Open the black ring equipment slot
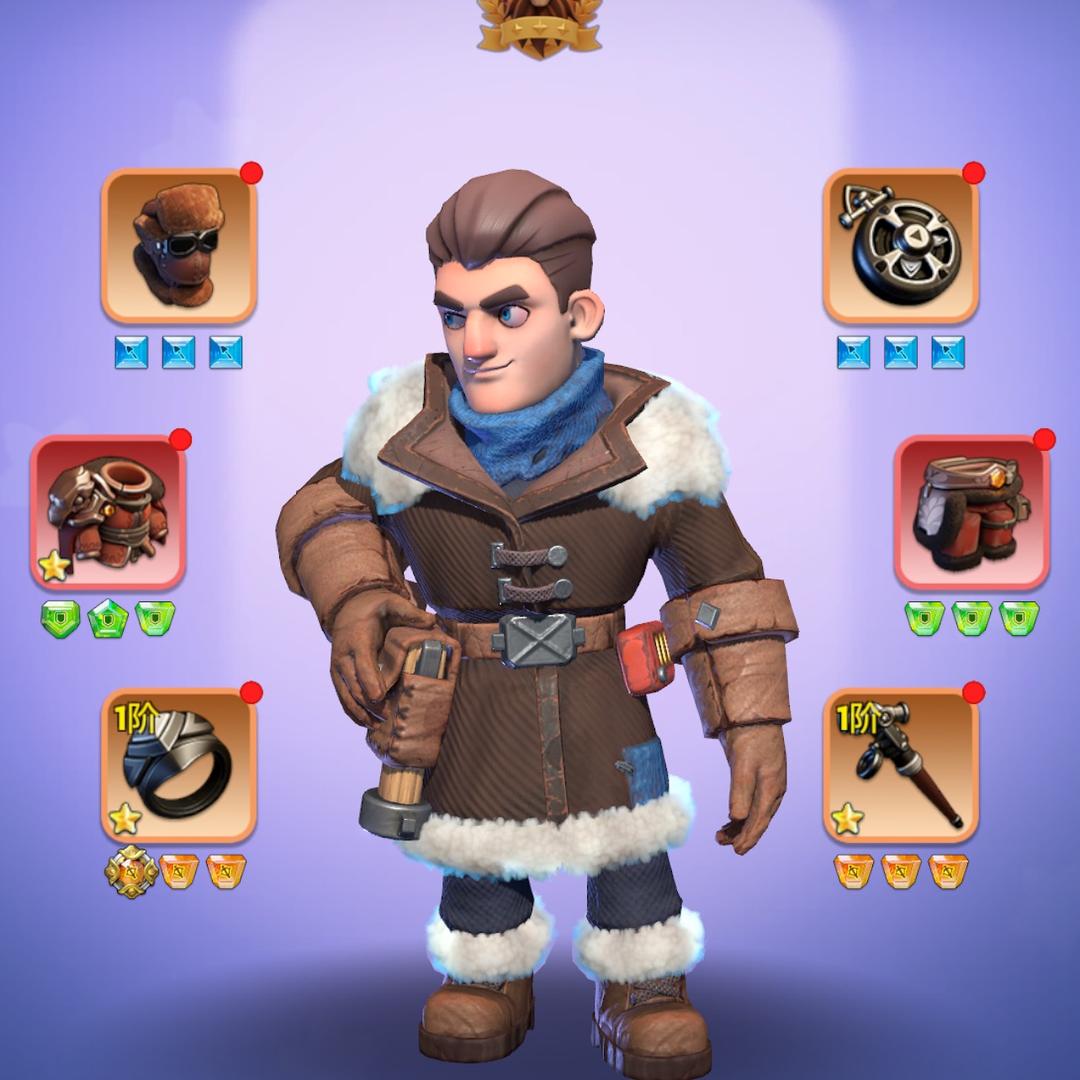 click(179, 765)
